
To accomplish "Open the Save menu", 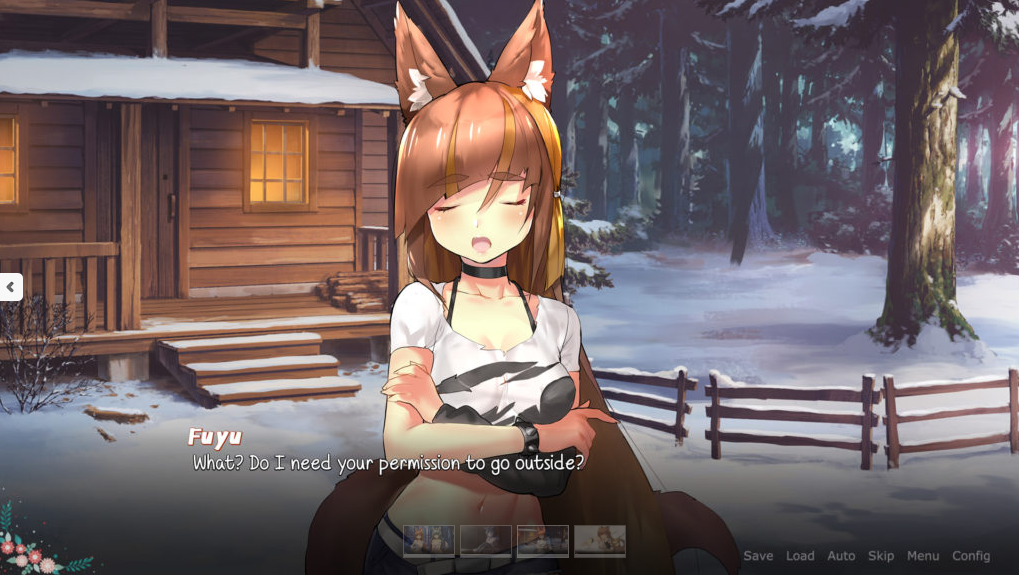I will pos(758,556).
